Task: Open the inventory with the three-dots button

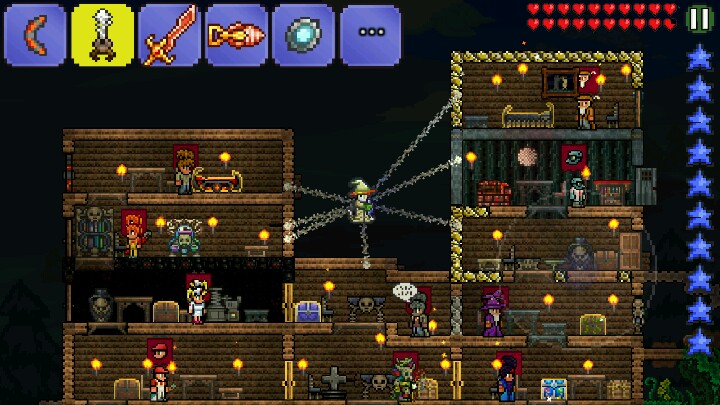Action: click(370, 35)
